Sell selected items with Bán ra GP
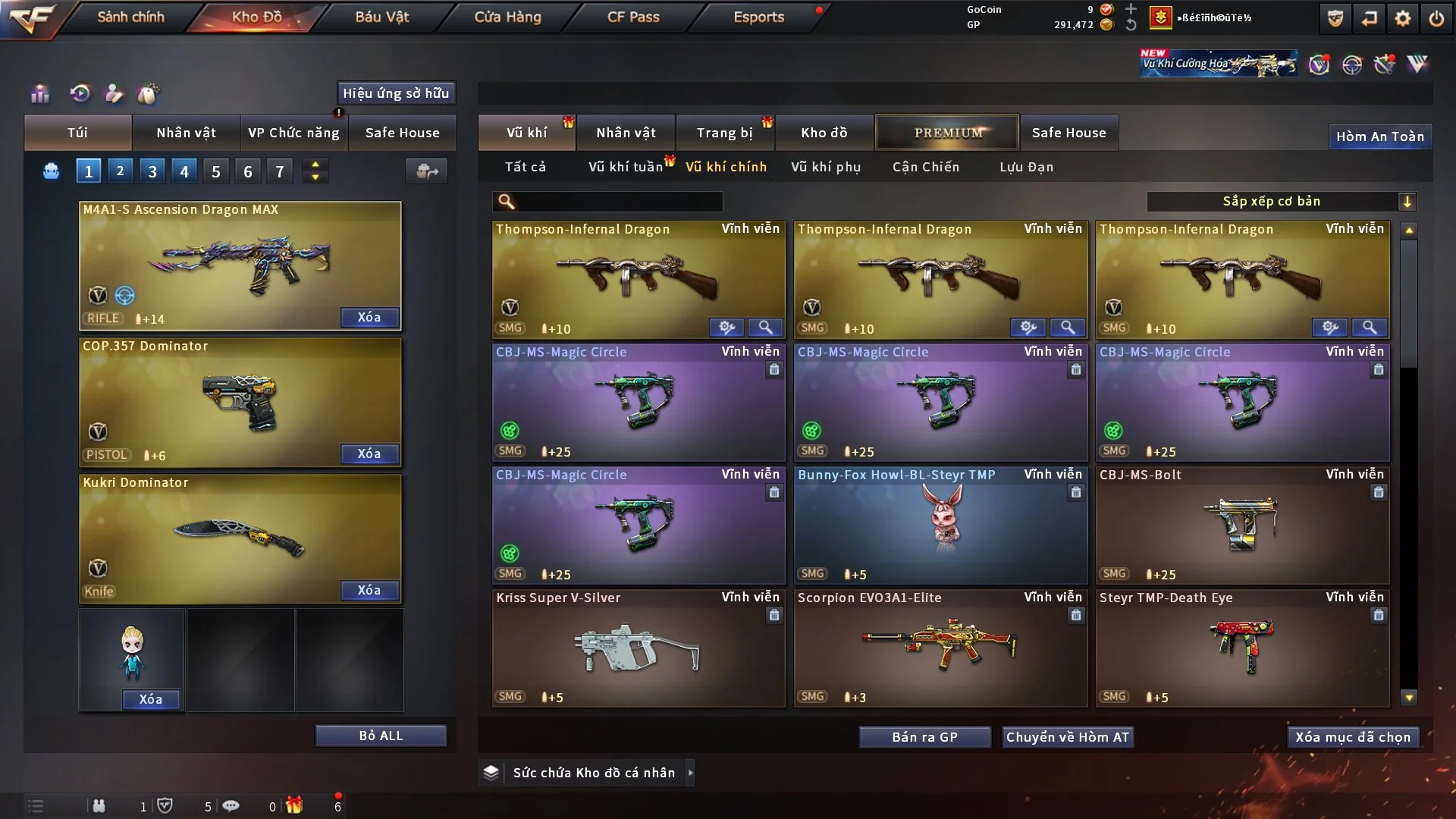This screenshot has height=819, width=1456. tap(924, 737)
